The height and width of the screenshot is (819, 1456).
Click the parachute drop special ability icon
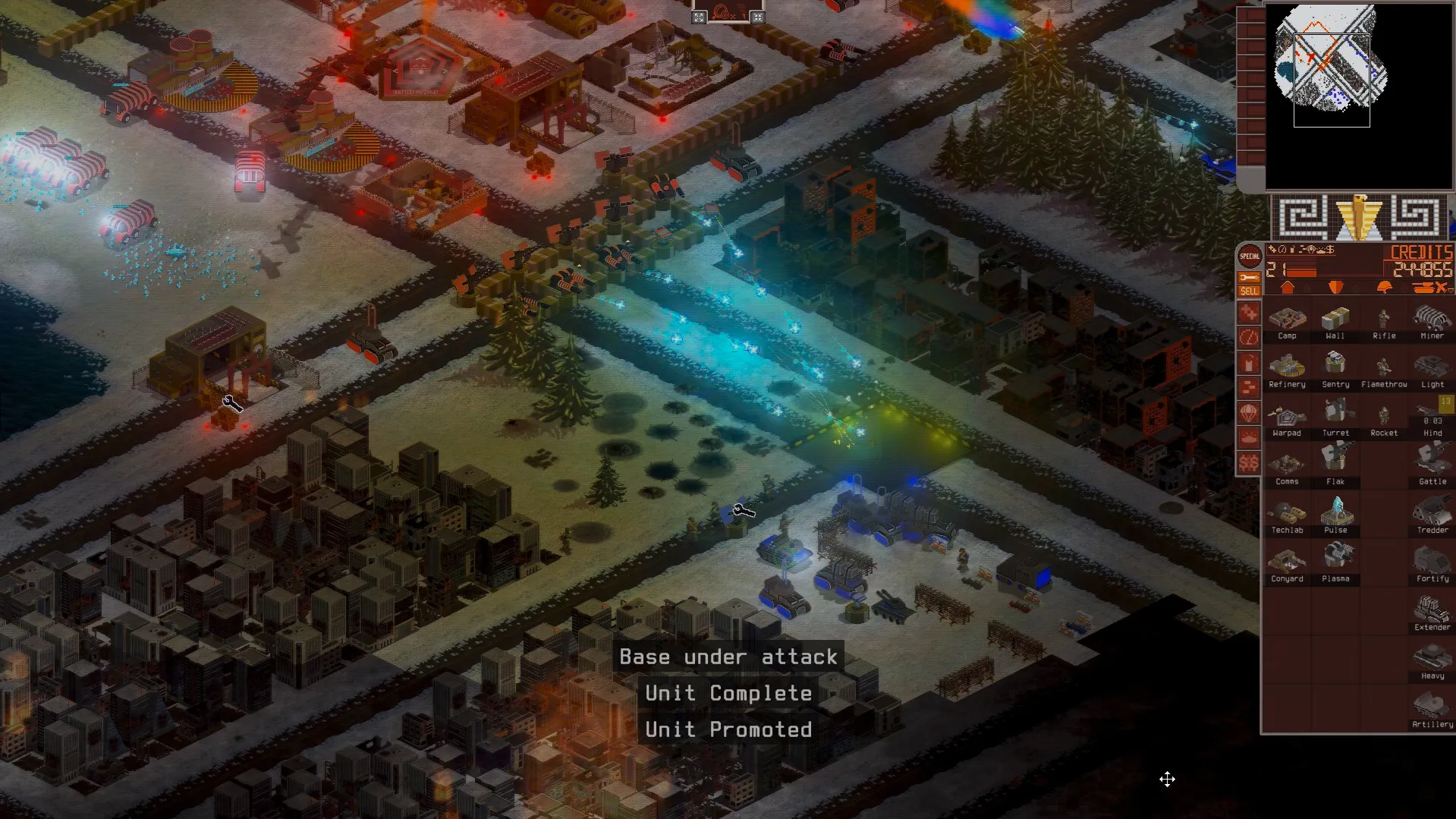click(1248, 413)
